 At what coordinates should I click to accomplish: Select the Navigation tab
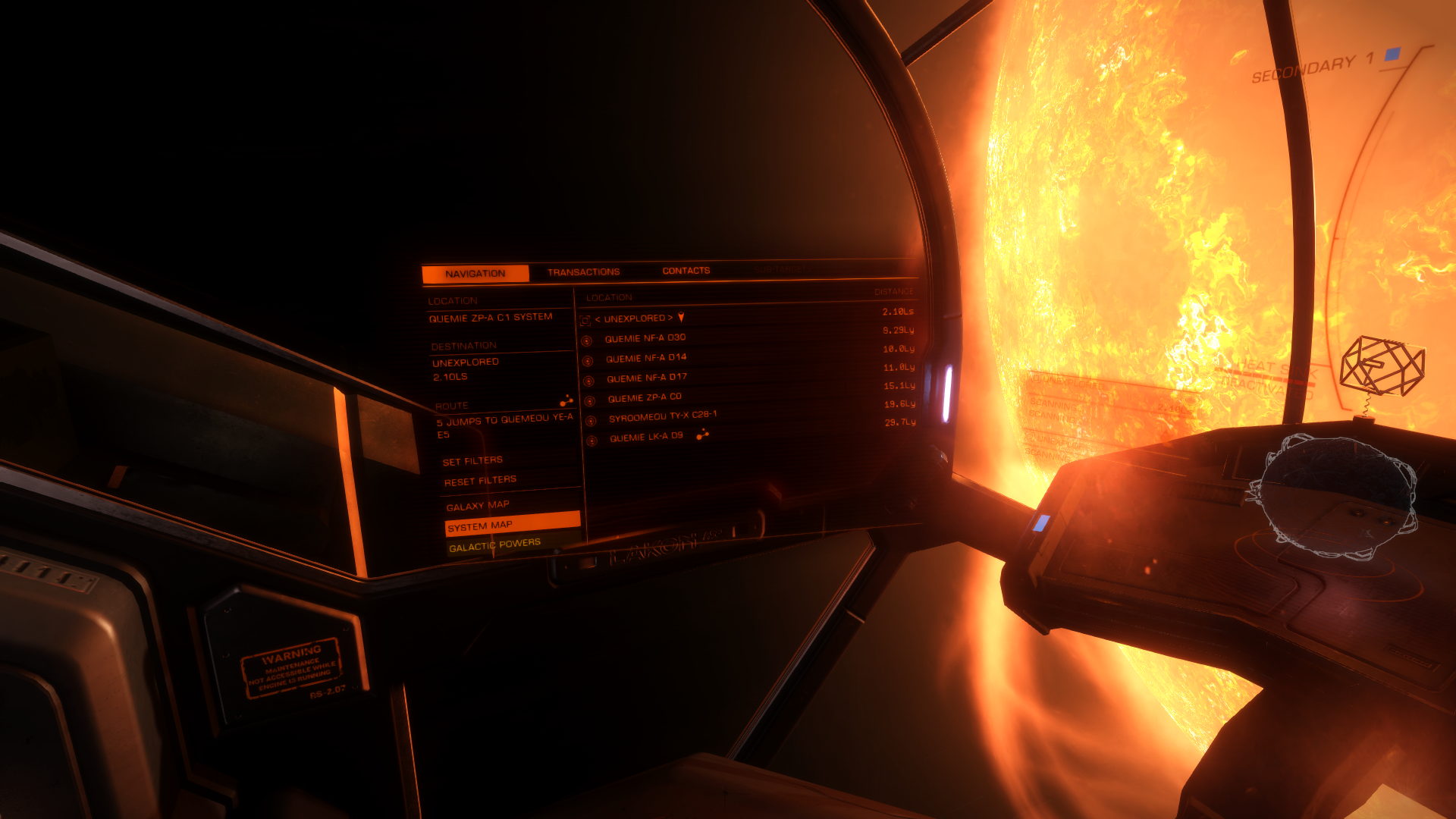pyautogui.click(x=475, y=274)
